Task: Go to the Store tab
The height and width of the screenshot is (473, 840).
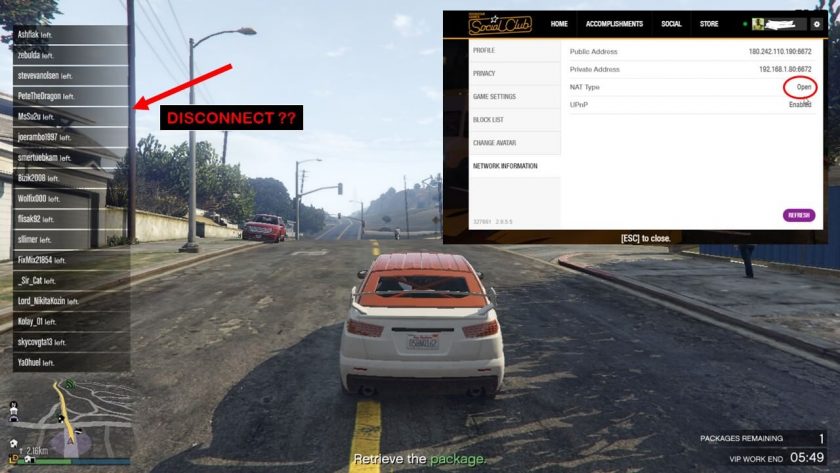Action: 709,24
